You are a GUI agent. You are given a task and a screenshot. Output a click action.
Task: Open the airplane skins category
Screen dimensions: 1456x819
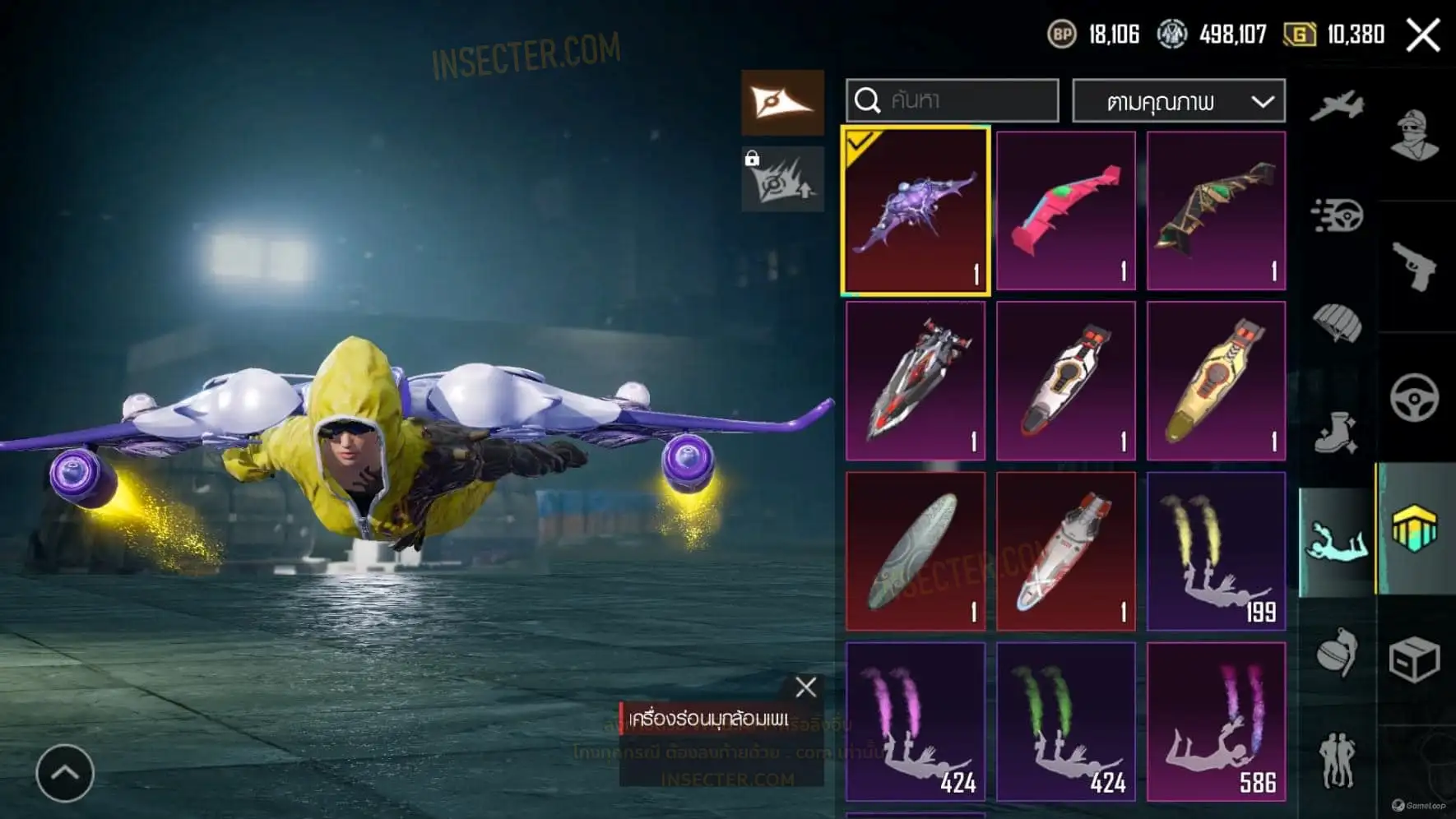point(1337,106)
